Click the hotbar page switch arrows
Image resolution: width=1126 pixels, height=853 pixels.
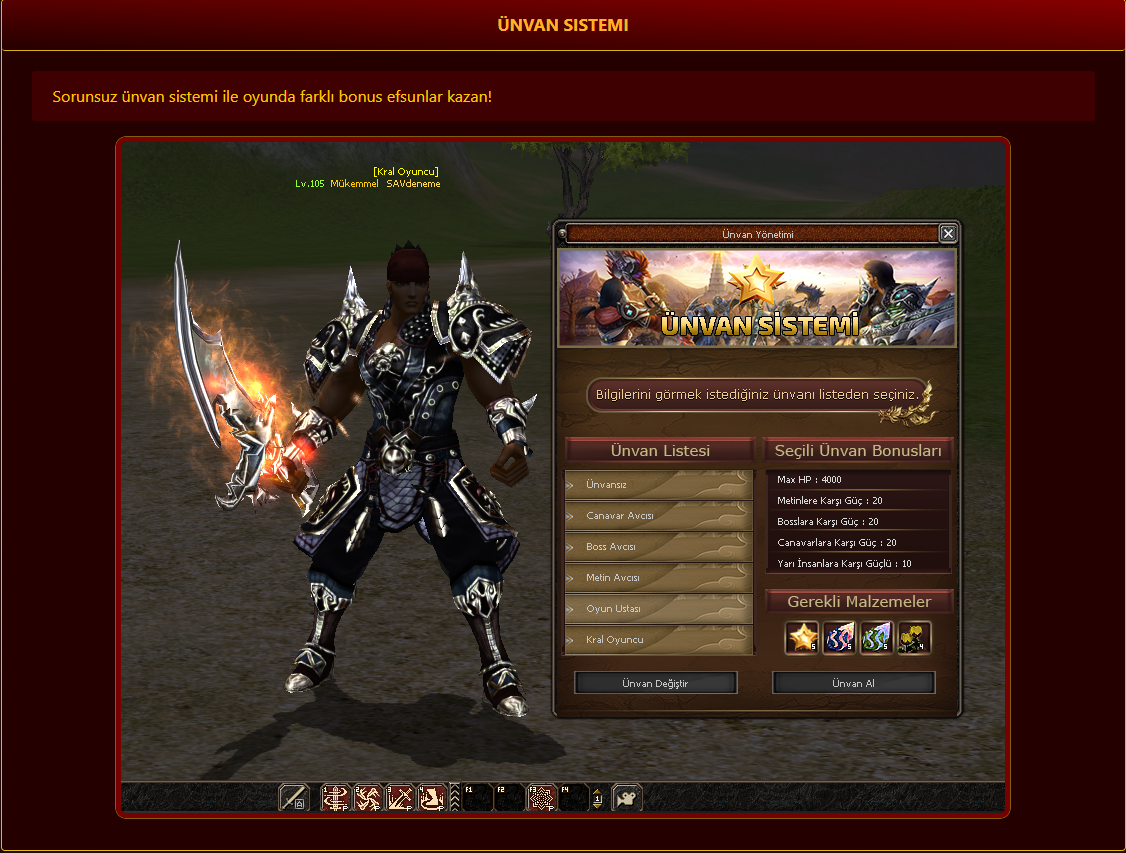(x=597, y=798)
